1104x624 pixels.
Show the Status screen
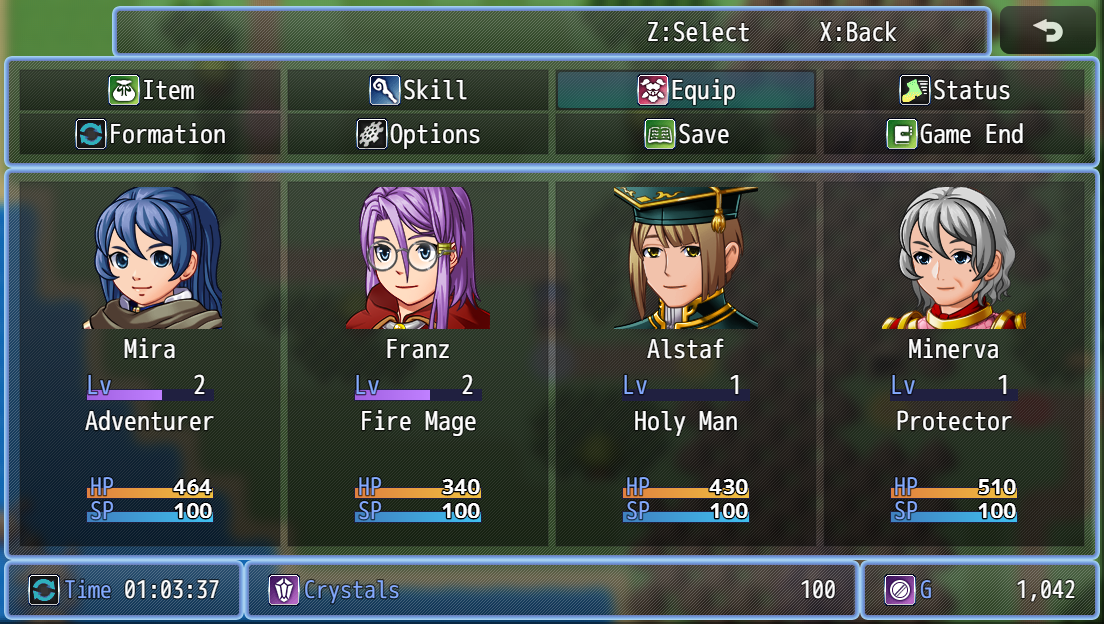click(954, 90)
